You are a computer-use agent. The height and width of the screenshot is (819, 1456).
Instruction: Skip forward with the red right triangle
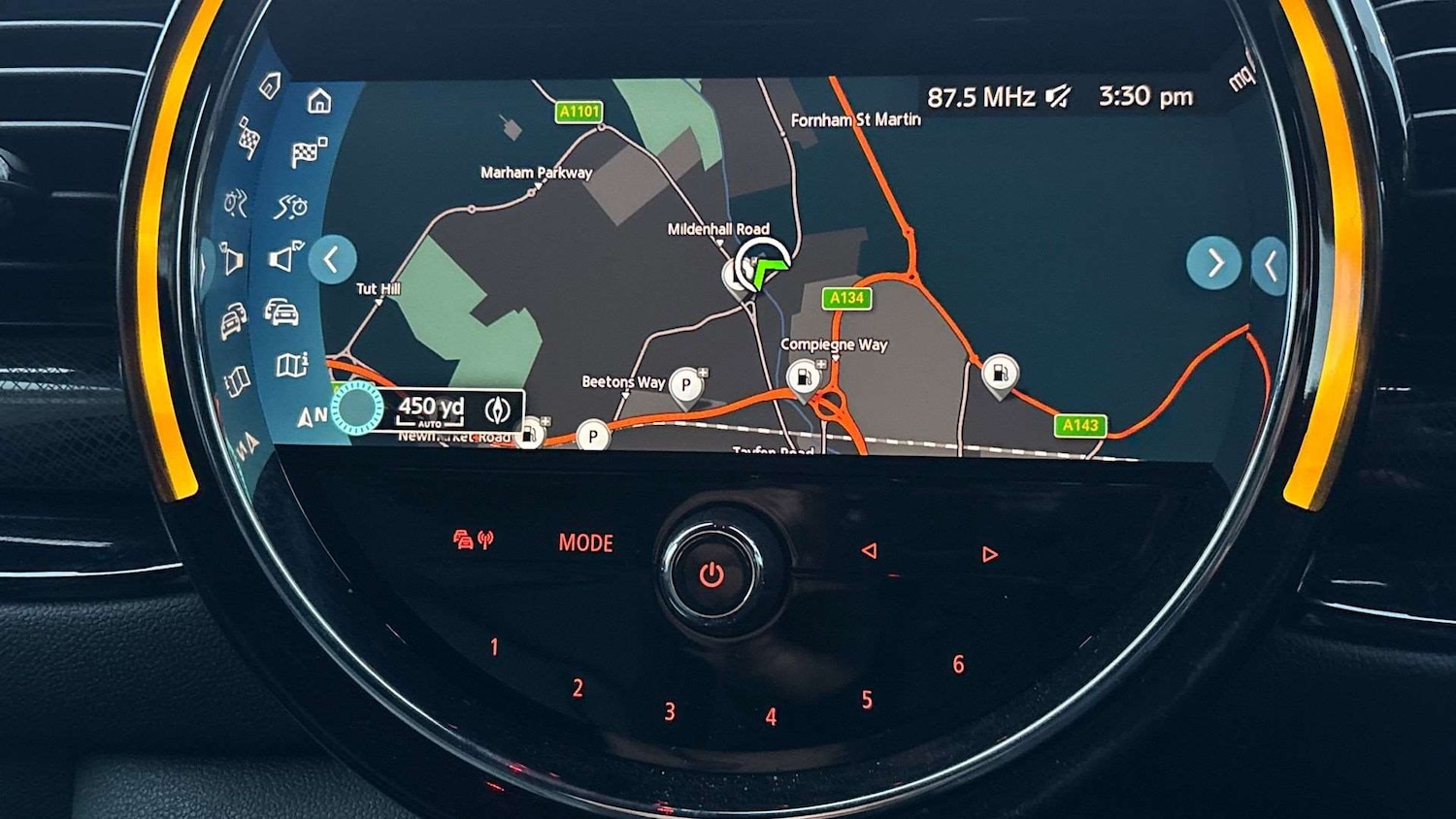pyautogui.click(x=989, y=554)
